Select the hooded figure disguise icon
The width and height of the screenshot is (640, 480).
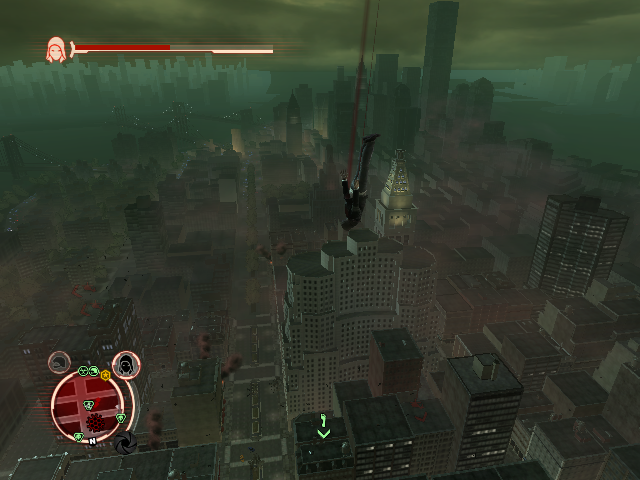pyautogui.click(x=126, y=366)
